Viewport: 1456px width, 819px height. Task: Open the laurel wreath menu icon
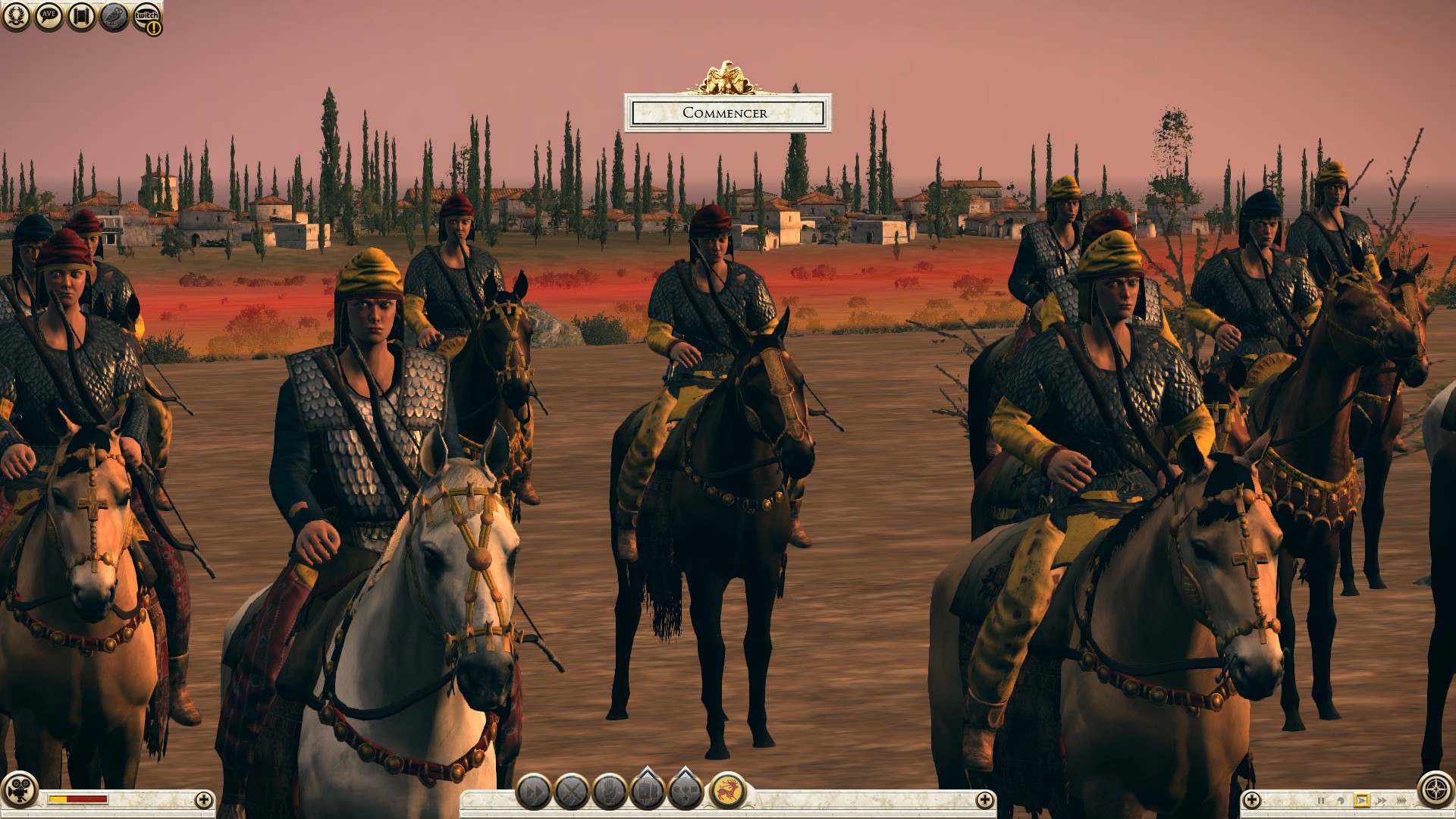click(16, 16)
